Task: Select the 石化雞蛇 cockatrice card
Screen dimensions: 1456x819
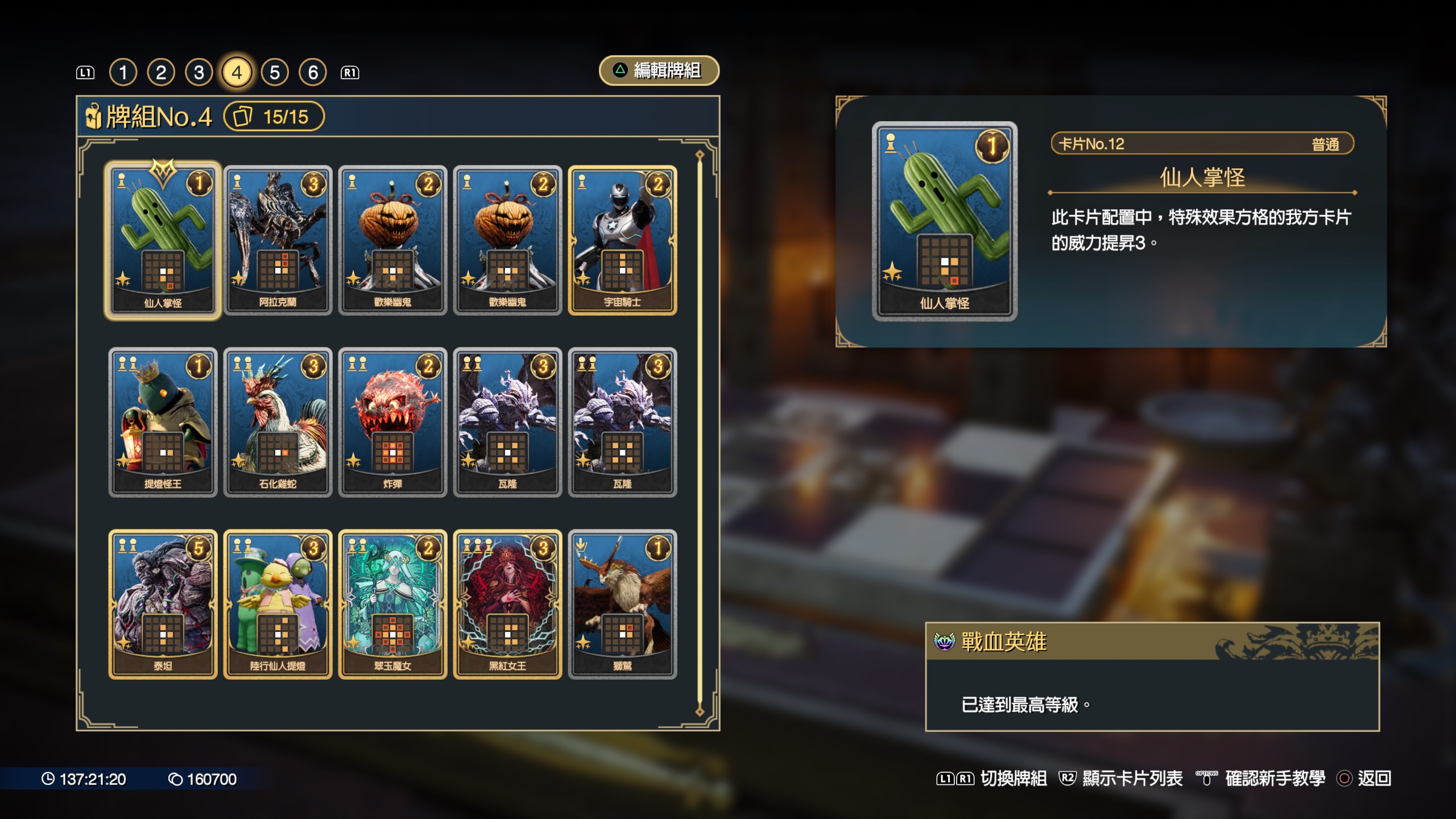Action: pyautogui.click(x=278, y=422)
